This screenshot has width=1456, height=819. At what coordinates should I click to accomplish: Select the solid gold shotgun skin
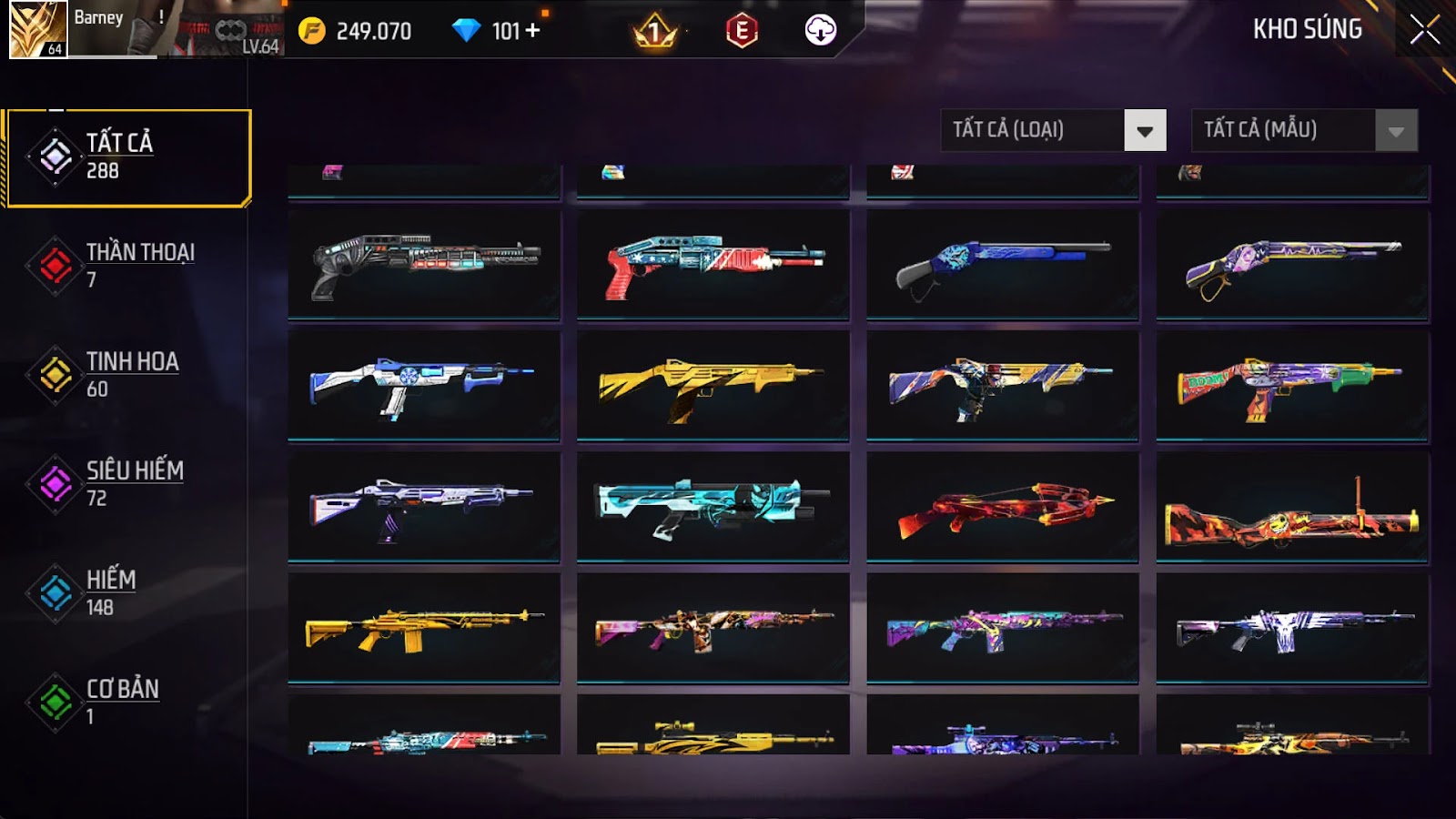(x=713, y=386)
